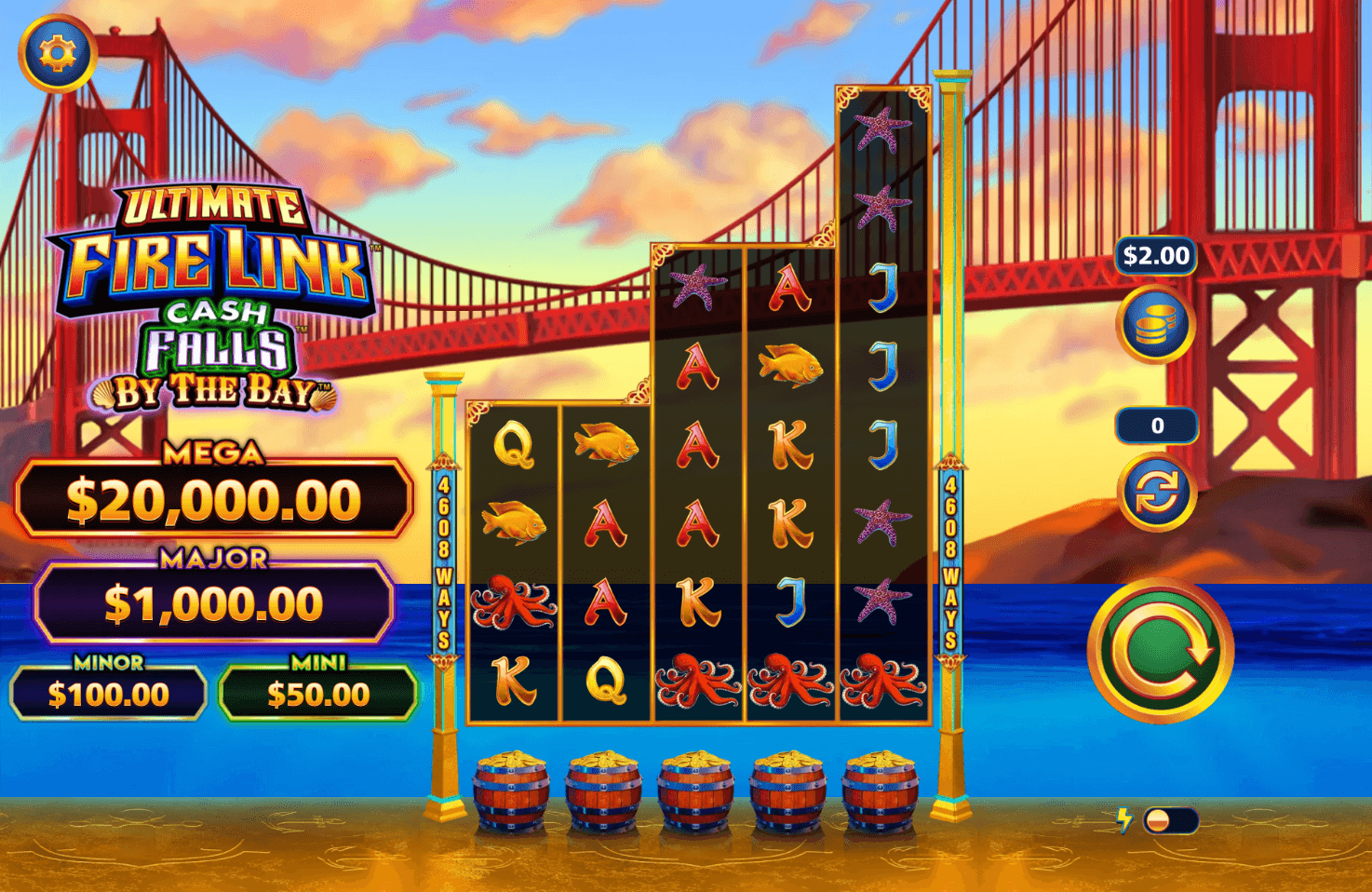Open the coin stack bet selector
1372x892 pixels.
click(1156, 324)
